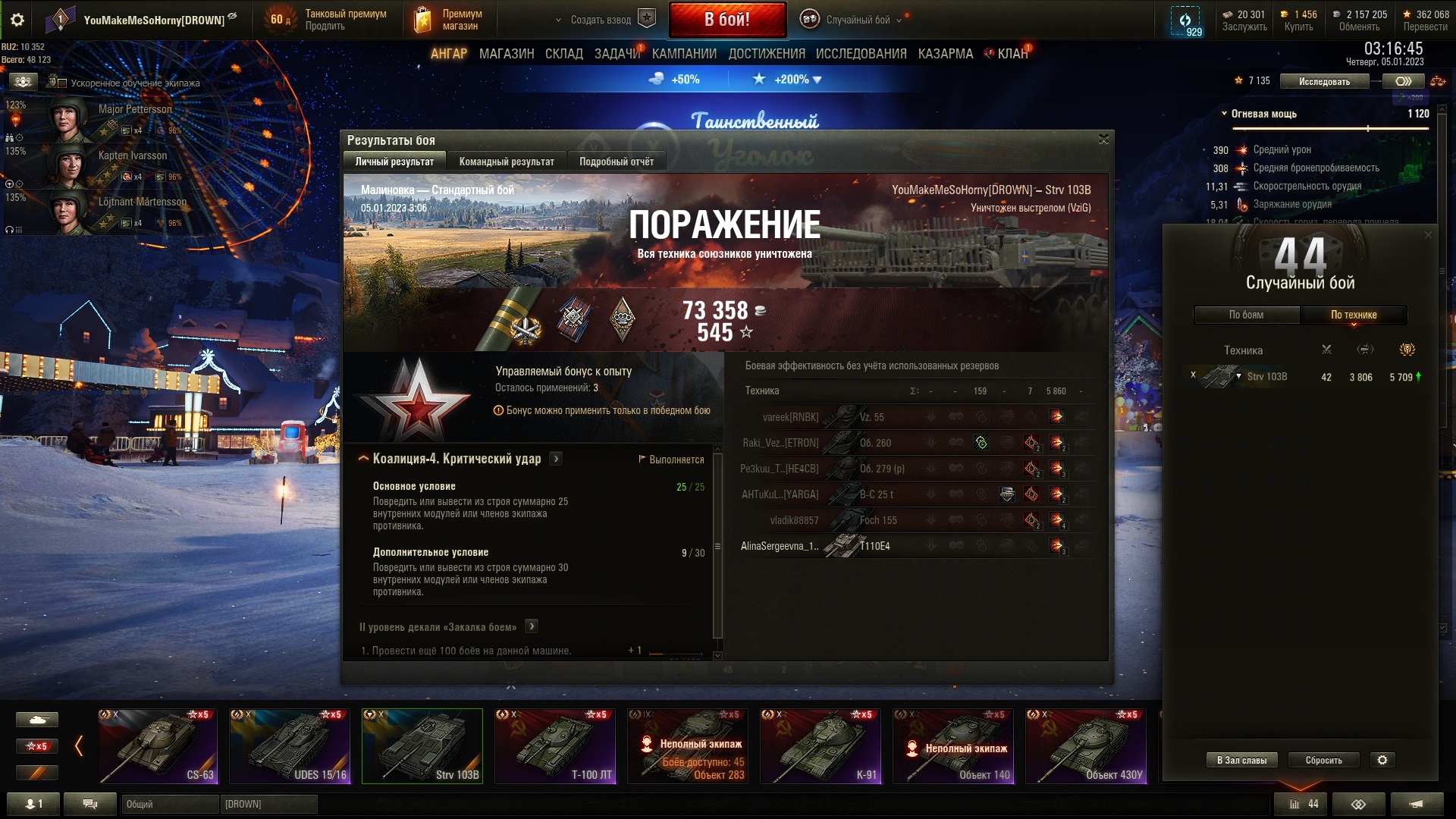Image resolution: width=1456 pixels, height=819 pixels.
Task: Switch session stats to «По боям»
Action: [1246, 315]
